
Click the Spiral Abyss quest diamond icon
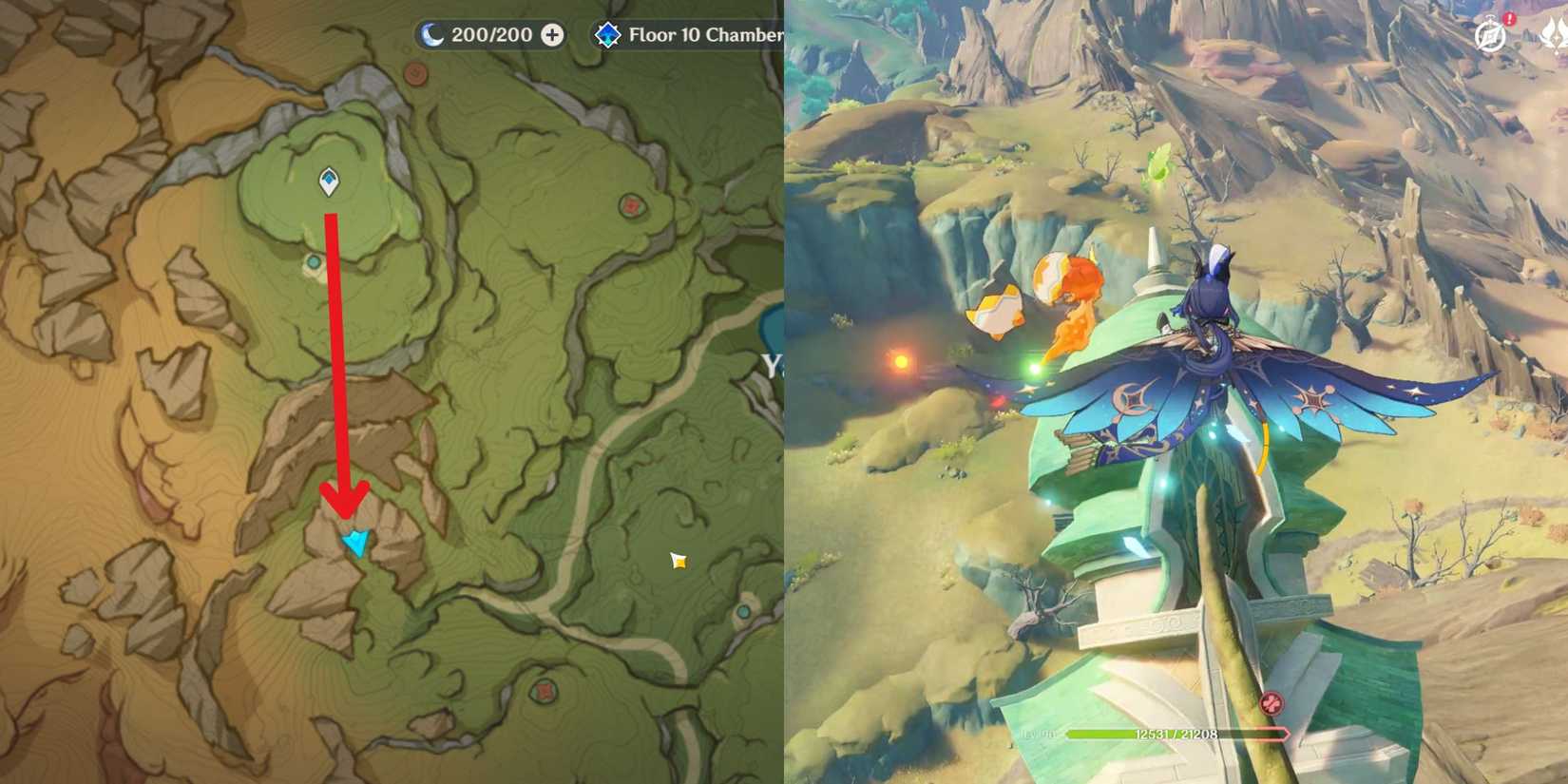point(607,34)
